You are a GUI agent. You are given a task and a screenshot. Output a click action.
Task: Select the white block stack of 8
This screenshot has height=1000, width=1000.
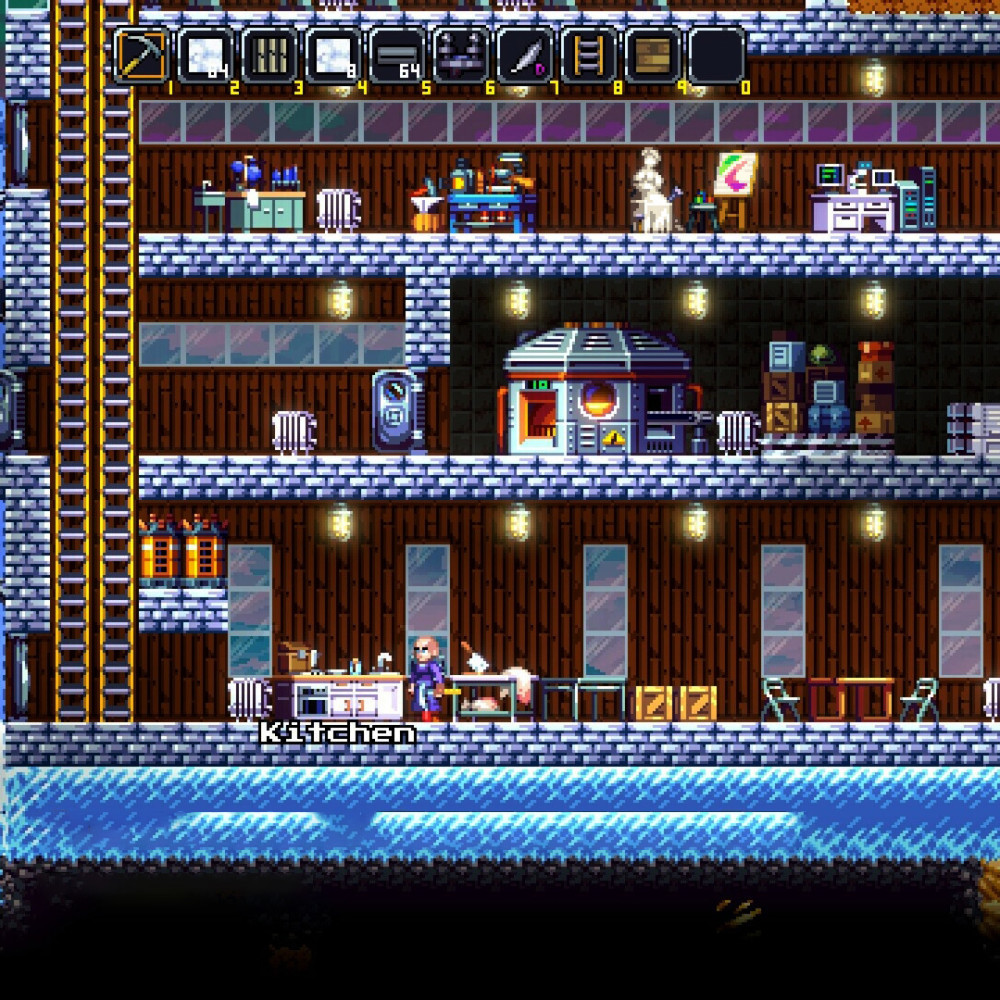[333, 55]
